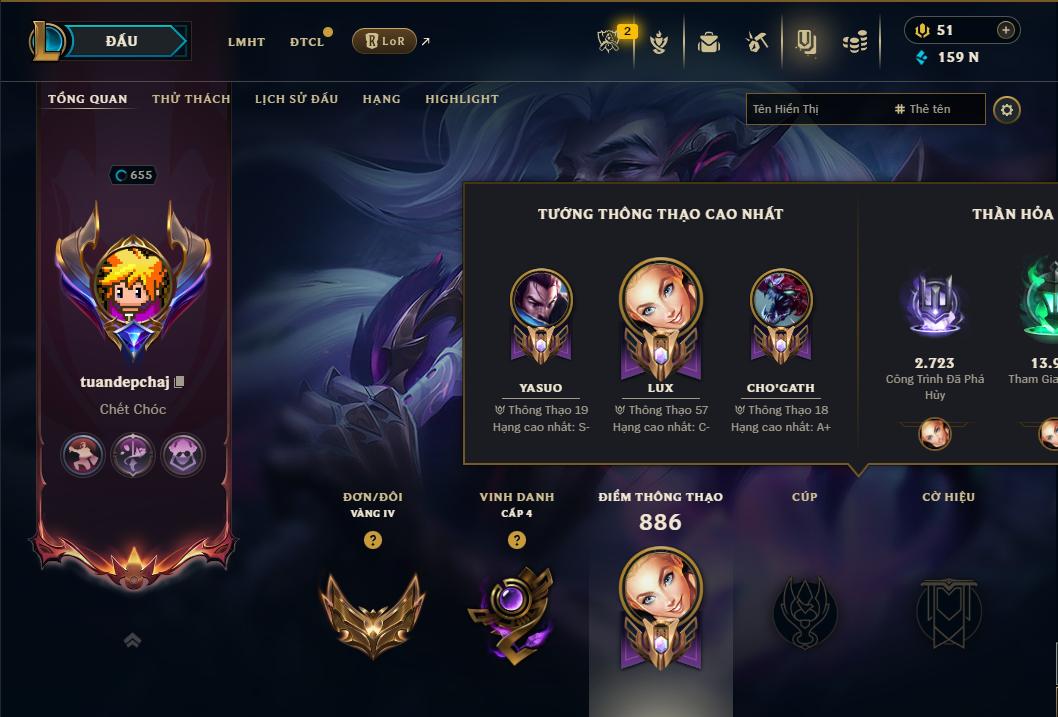Expand the arrow beneath the profile banner
This screenshot has height=717, width=1058.
[x=132, y=640]
